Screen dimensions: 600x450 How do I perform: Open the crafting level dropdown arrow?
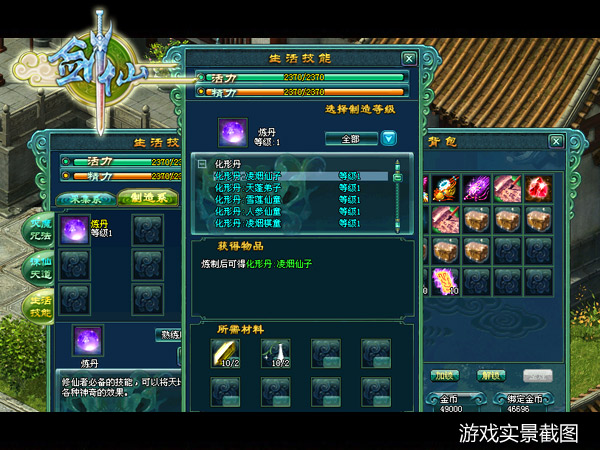pyautogui.click(x=389, y=138)
